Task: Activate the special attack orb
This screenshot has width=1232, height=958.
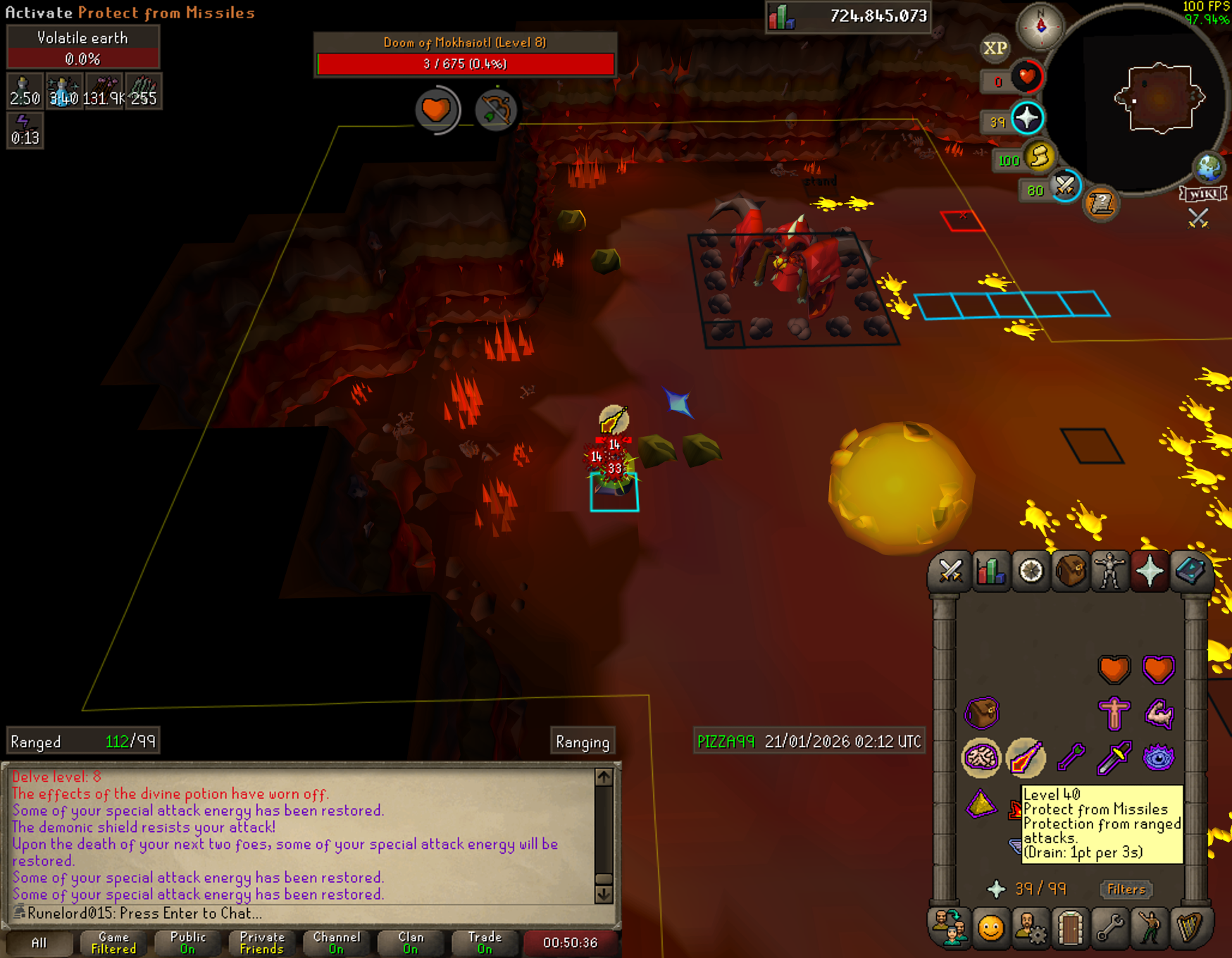Action: (x=1065, y=187)
